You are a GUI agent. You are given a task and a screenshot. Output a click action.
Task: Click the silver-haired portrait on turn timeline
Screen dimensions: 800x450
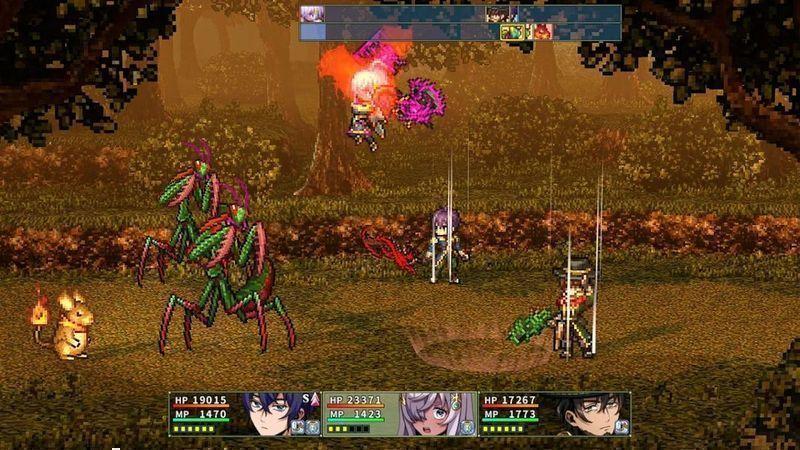[x=312, y=14]
